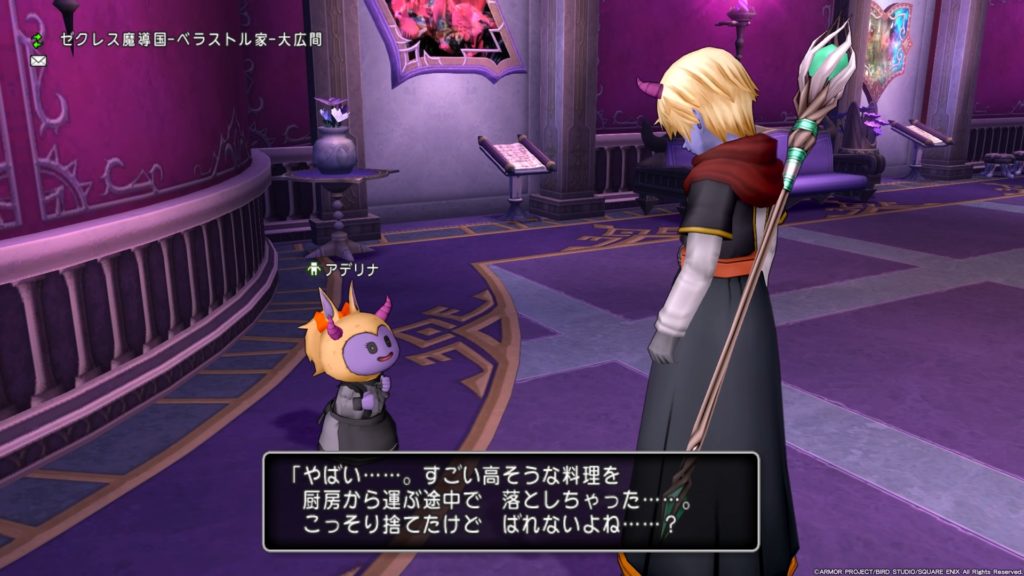Open the mail envelope icon

[x=39, y=61]
